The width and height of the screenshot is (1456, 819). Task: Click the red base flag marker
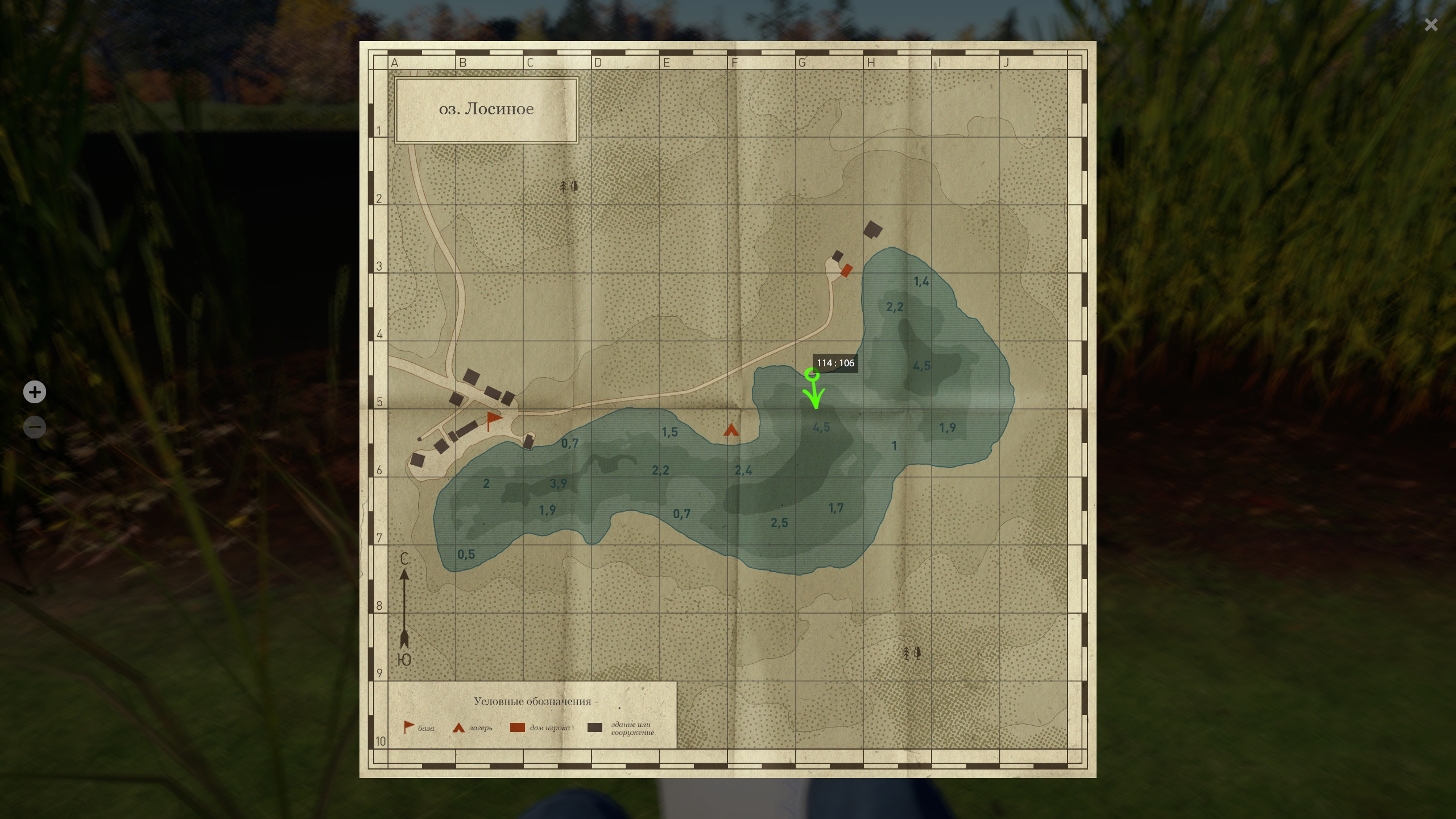pyautogui.click(x=494, y=420)
